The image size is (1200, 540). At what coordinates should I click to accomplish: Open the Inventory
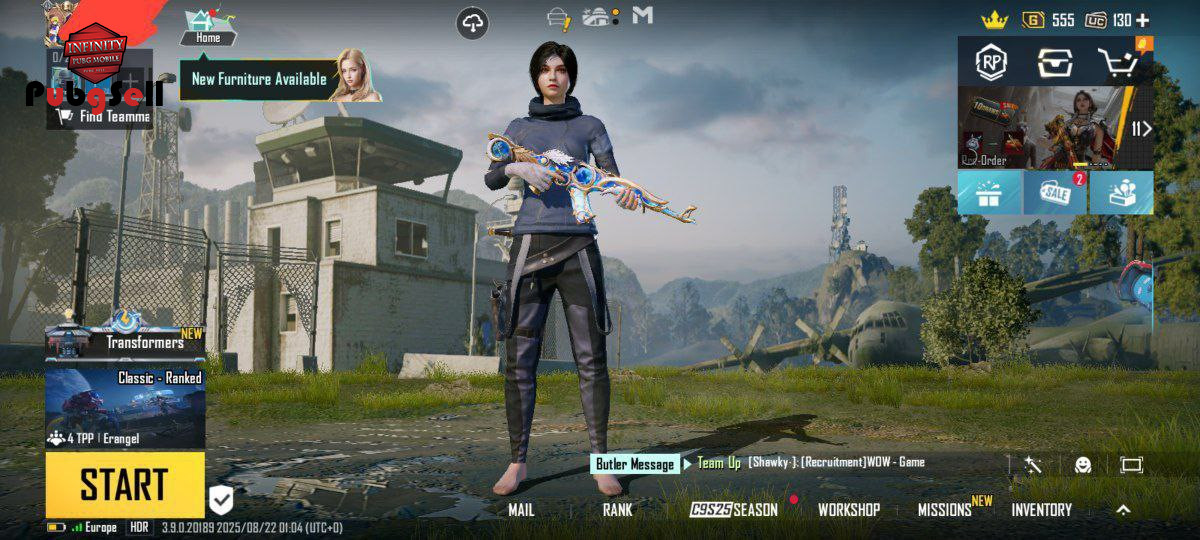point(1041,510)
